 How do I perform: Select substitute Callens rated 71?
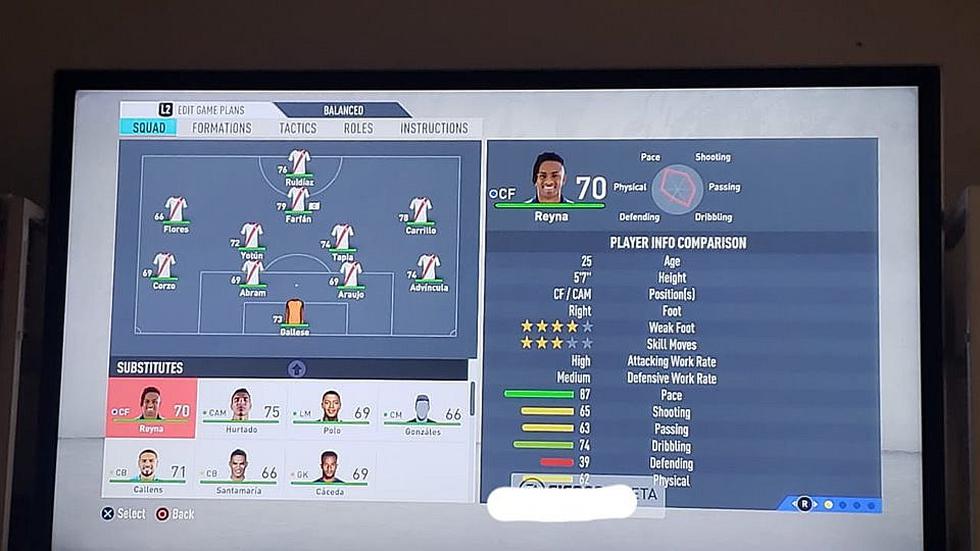[148, 468]
